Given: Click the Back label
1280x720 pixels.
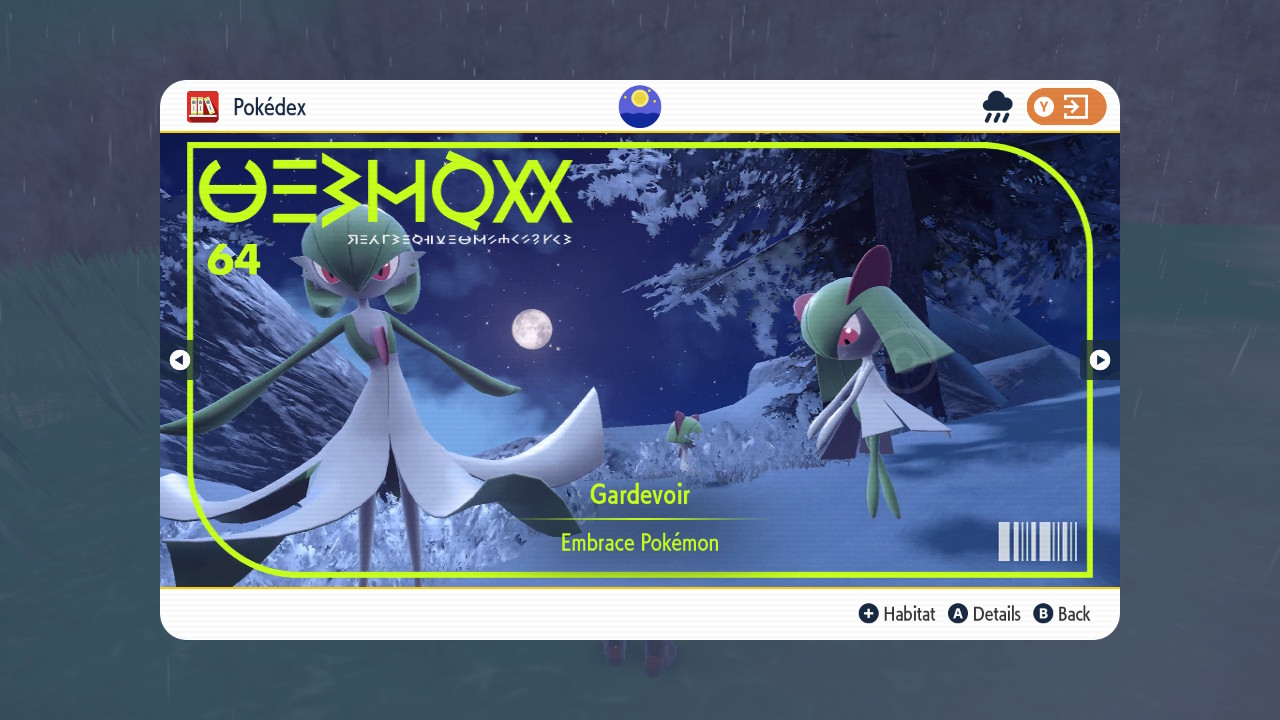Looking at the screenshot, I should [x=1072, y=614].
